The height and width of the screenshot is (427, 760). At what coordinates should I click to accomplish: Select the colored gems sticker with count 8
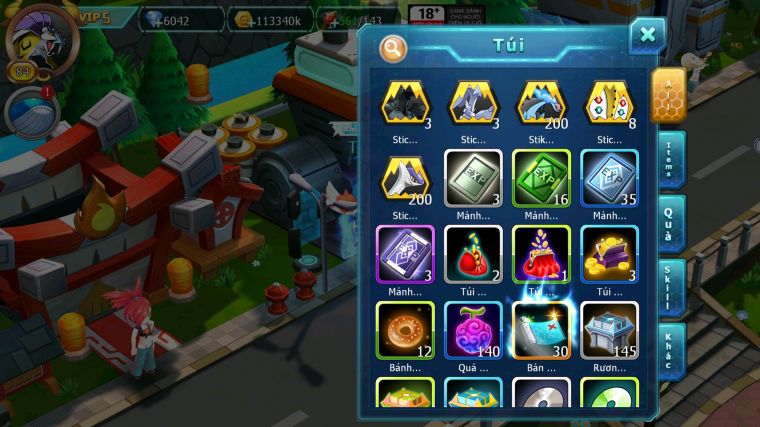609,103
